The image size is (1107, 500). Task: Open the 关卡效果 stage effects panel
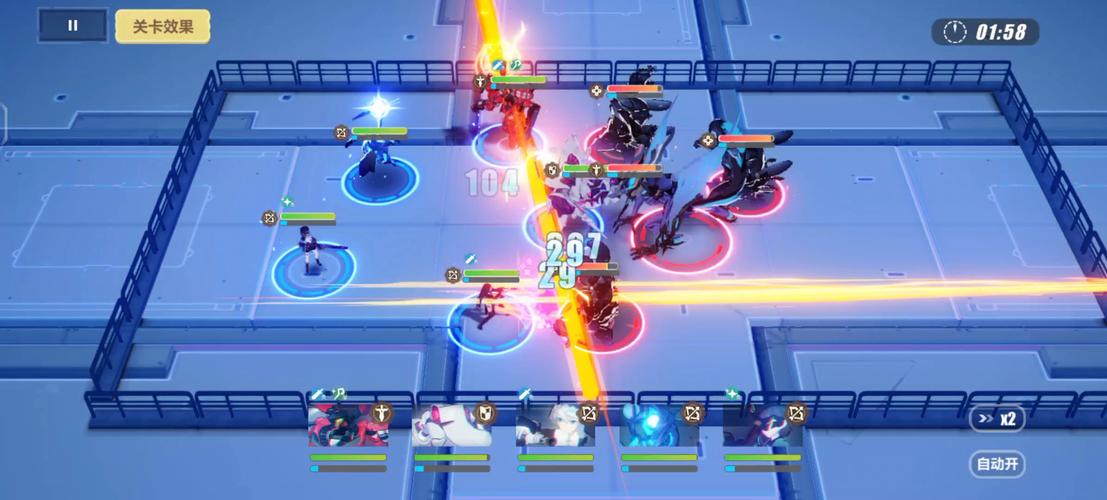click(x=162, y=26)
